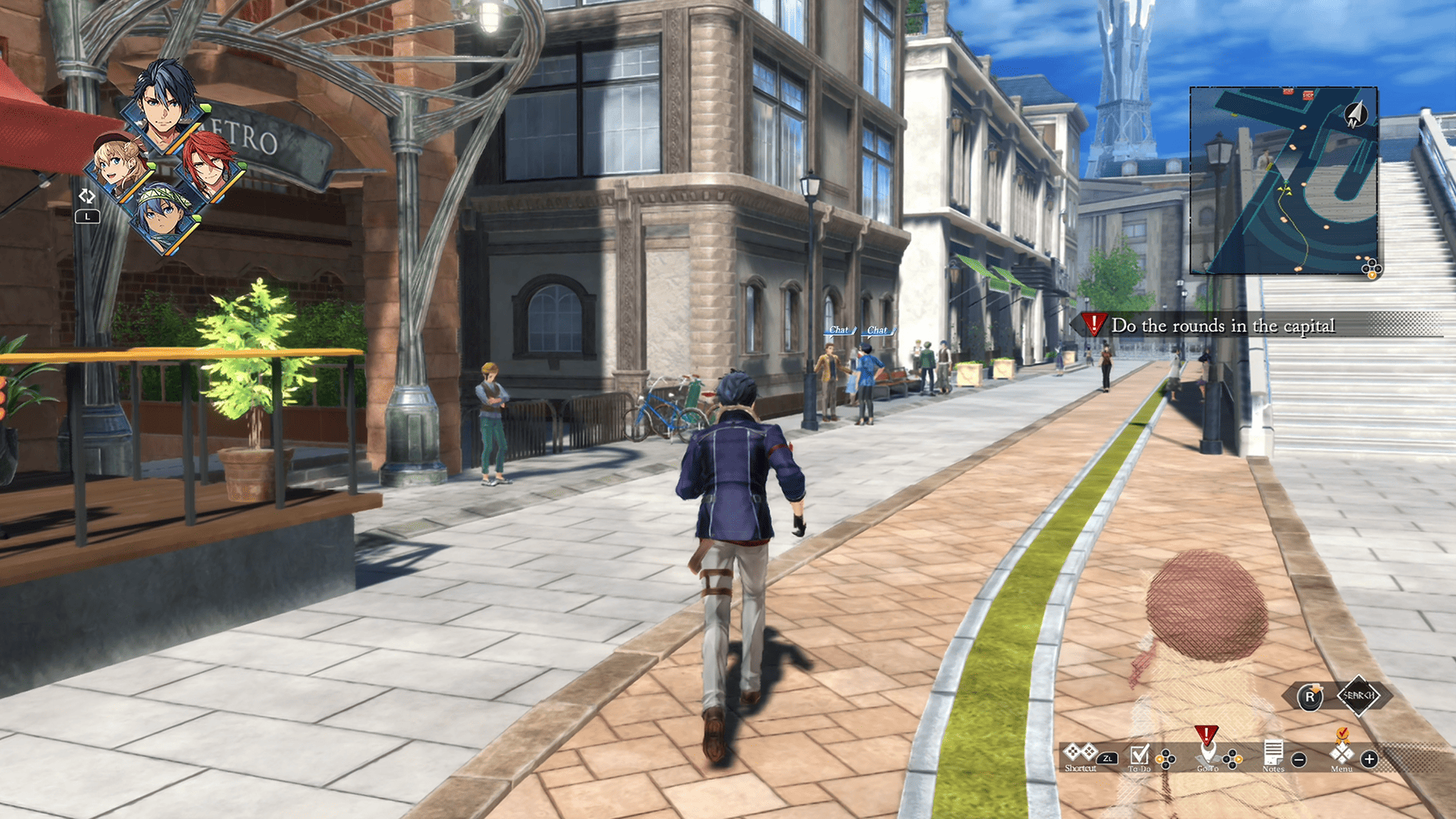Pick the blue-haired headband character portrait
1456x819 pixels.
[x=165, y=215]
